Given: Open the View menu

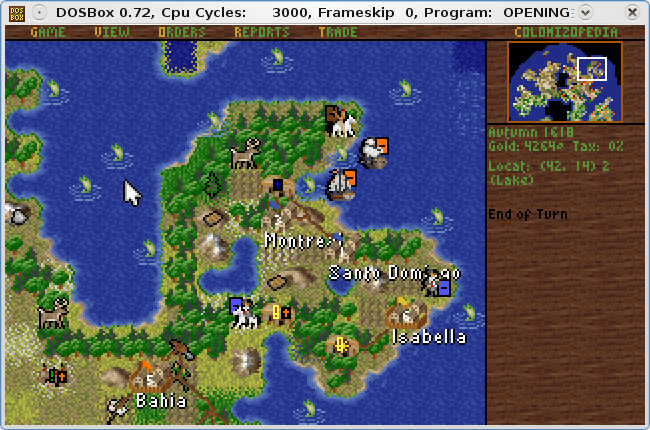Looking at the screenshot, I should pos(112,32).
